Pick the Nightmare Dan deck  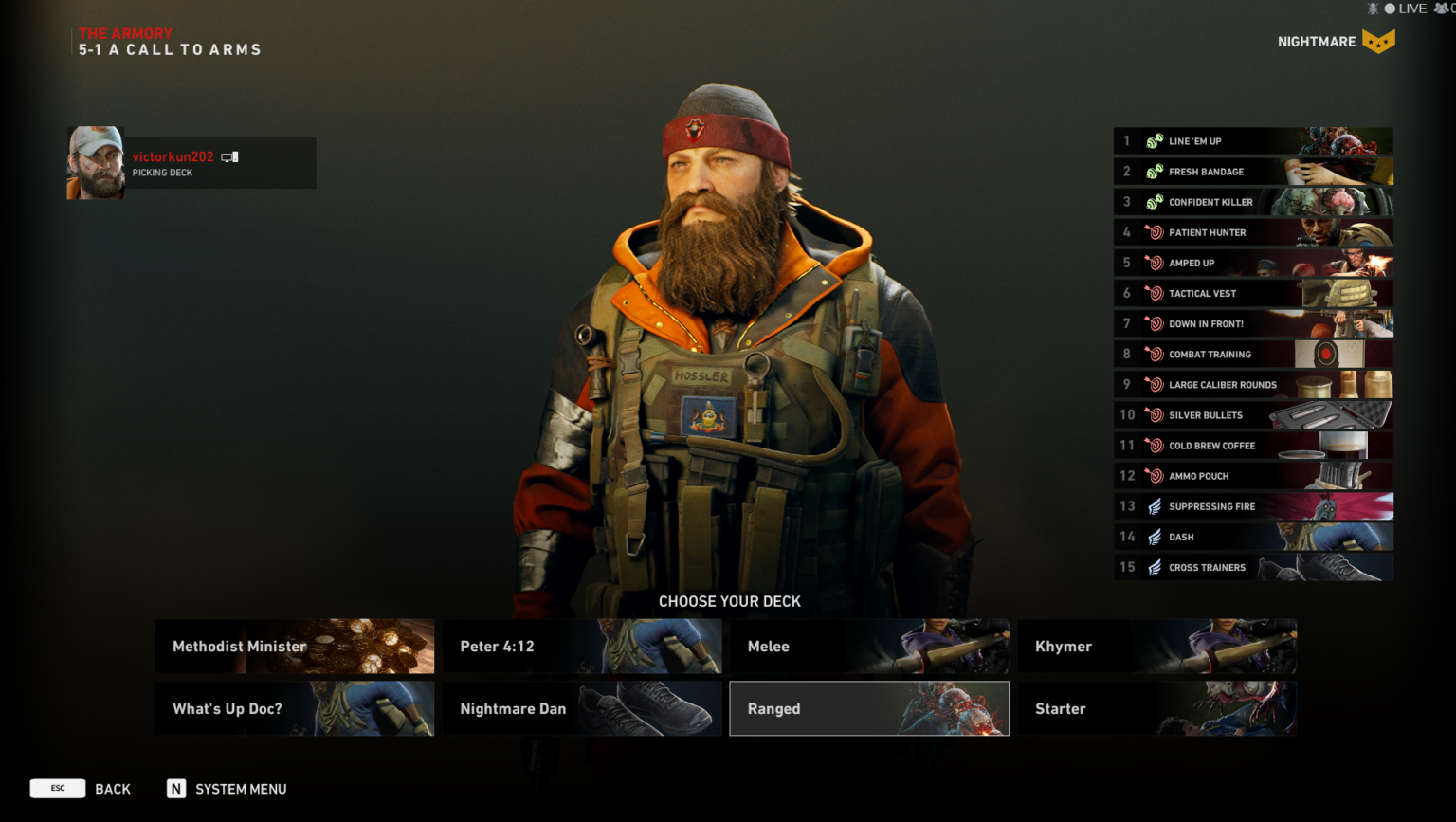coord(582,709)
